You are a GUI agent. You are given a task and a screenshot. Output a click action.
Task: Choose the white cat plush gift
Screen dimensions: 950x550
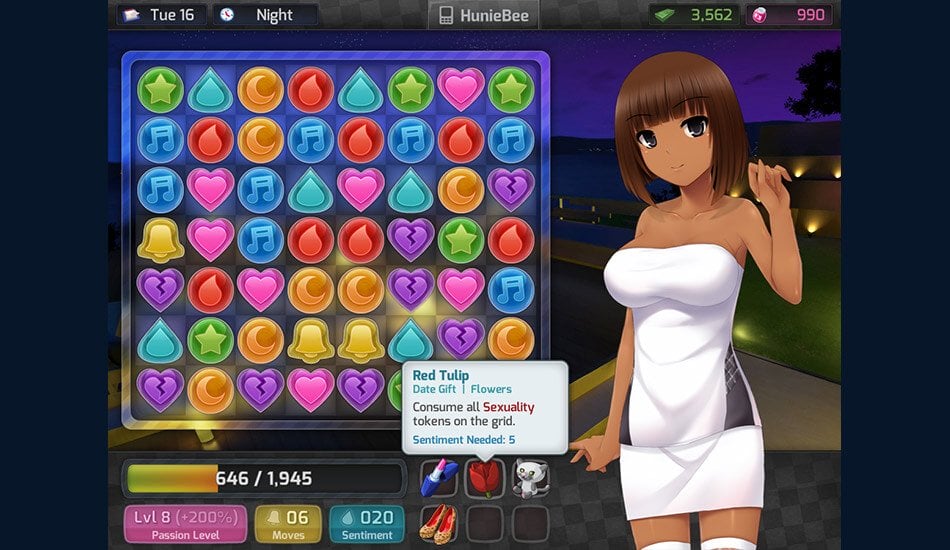[530, 477]
